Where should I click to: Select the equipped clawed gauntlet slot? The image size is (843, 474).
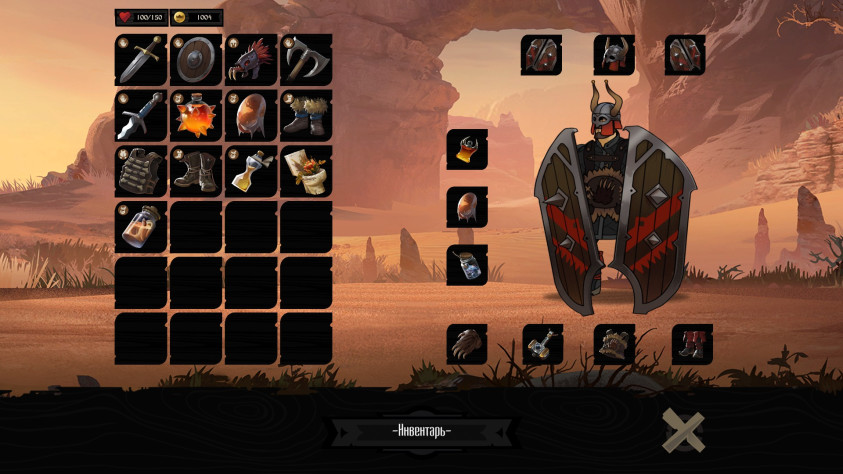click(467, 344)
